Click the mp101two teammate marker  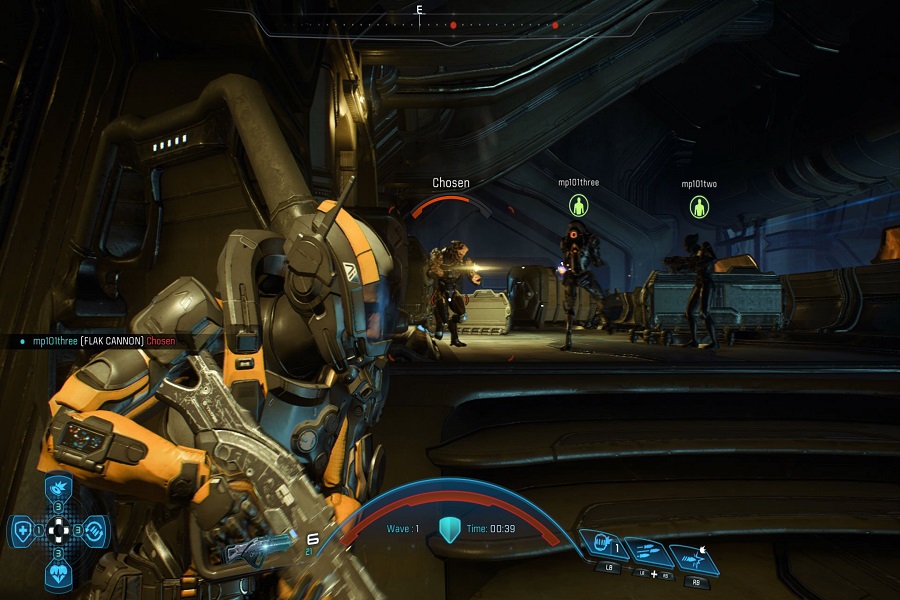699,207
